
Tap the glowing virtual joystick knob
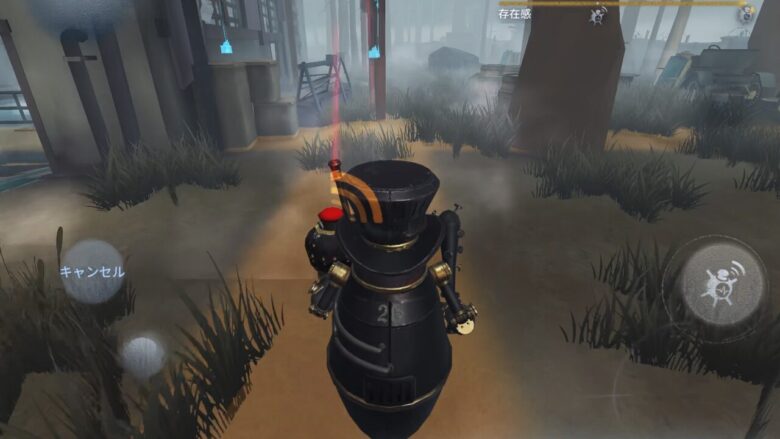pos(143,353)
